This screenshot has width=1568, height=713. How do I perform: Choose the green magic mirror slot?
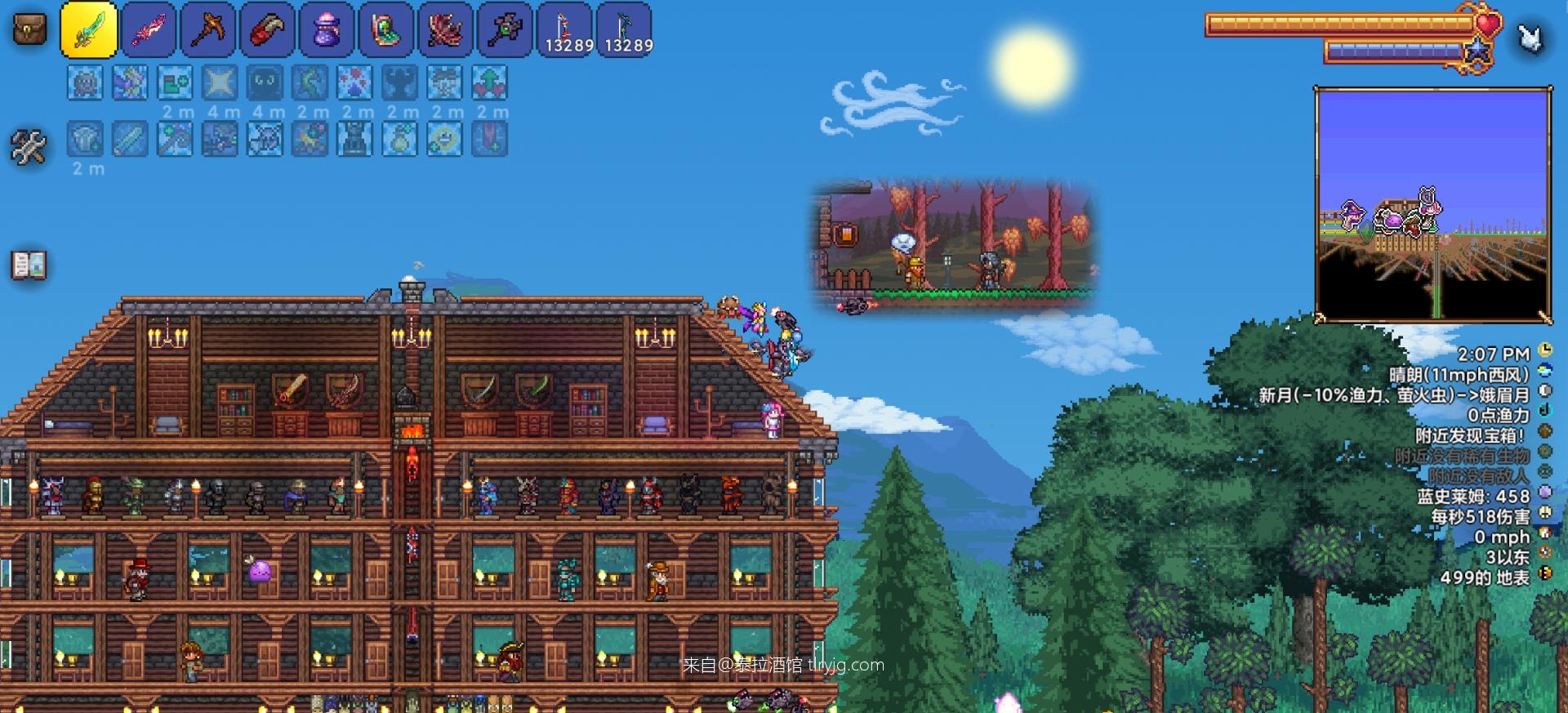pyautogui.click(x=385, y=30)
